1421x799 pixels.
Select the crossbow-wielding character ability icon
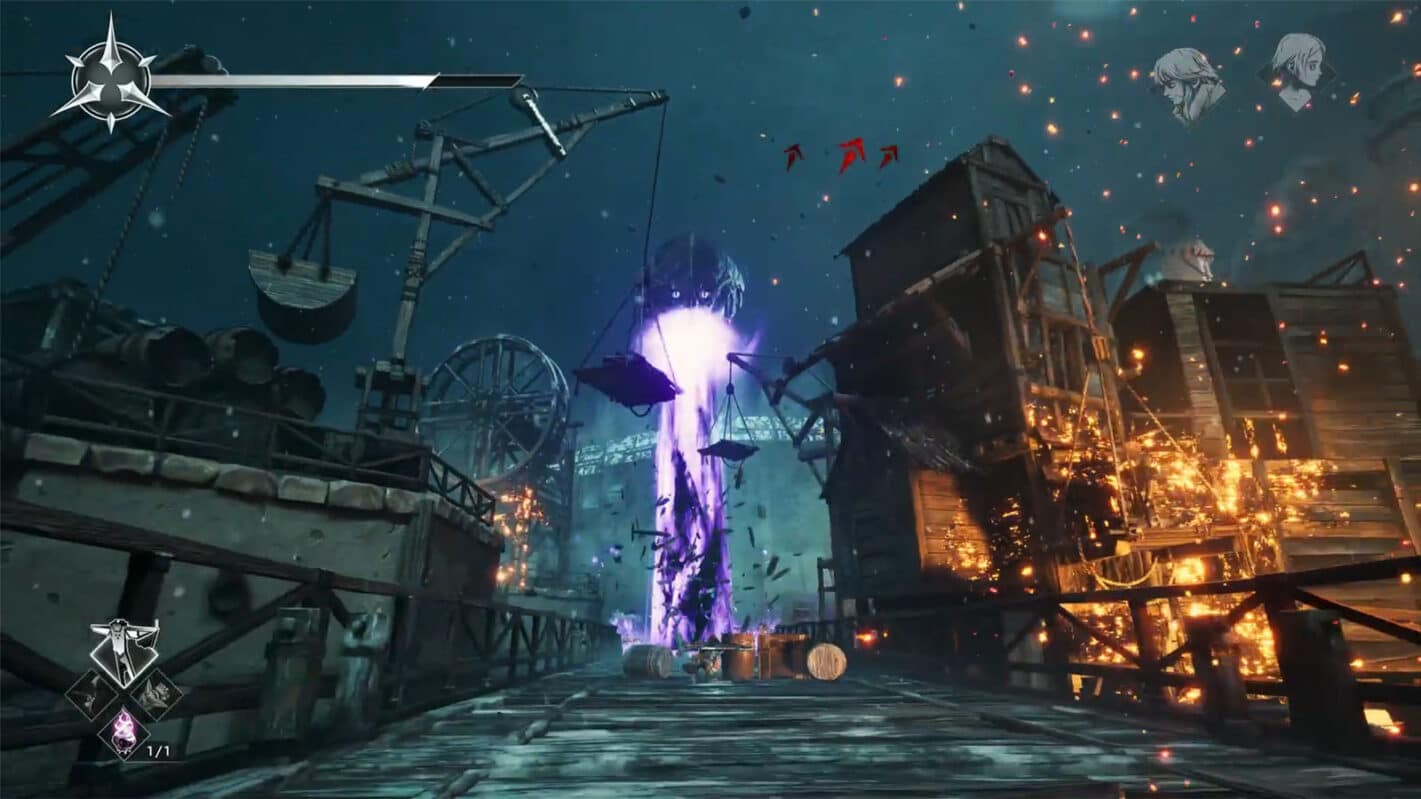point(124,649)
